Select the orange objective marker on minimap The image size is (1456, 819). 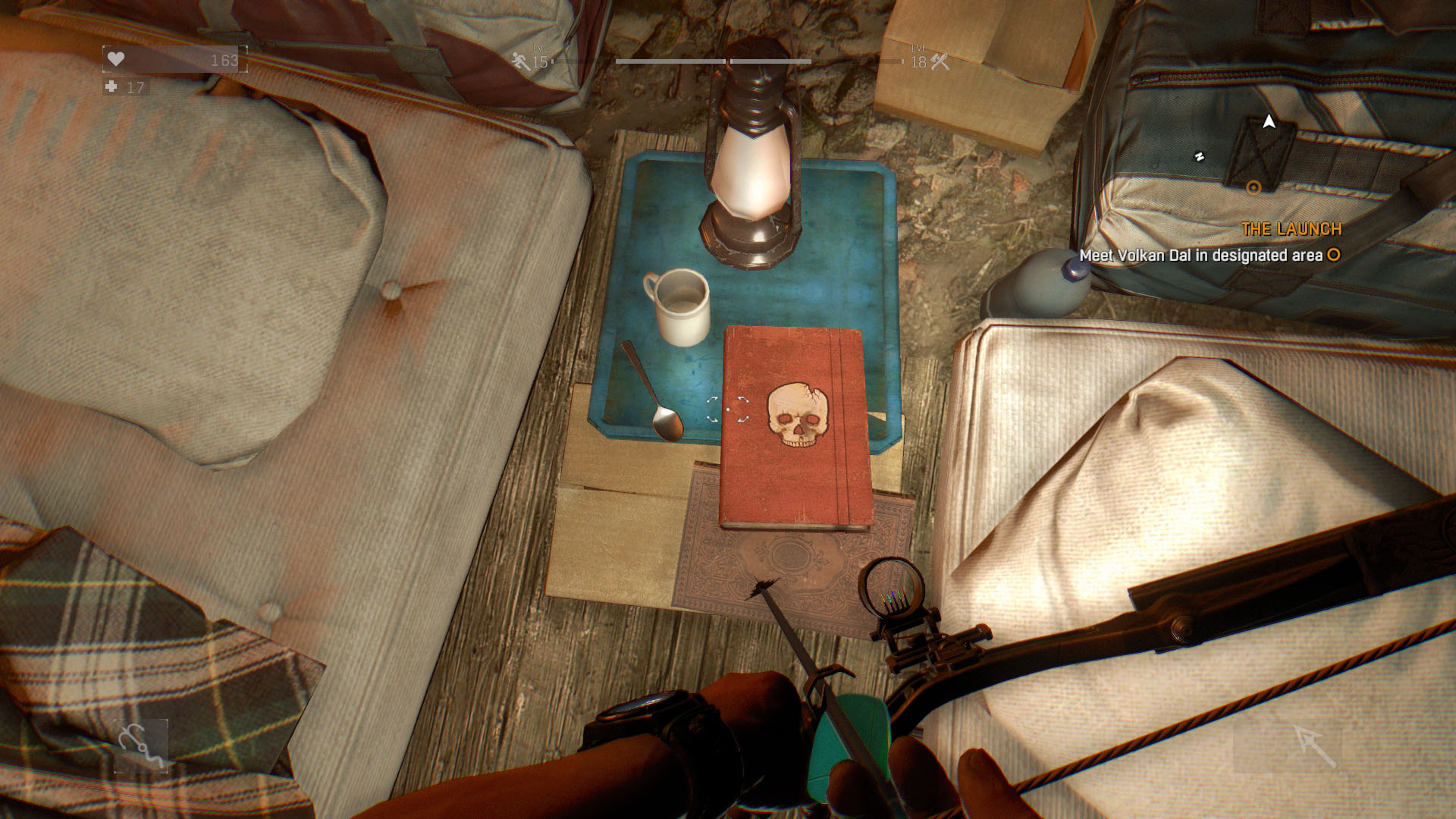coord(1254,187)
